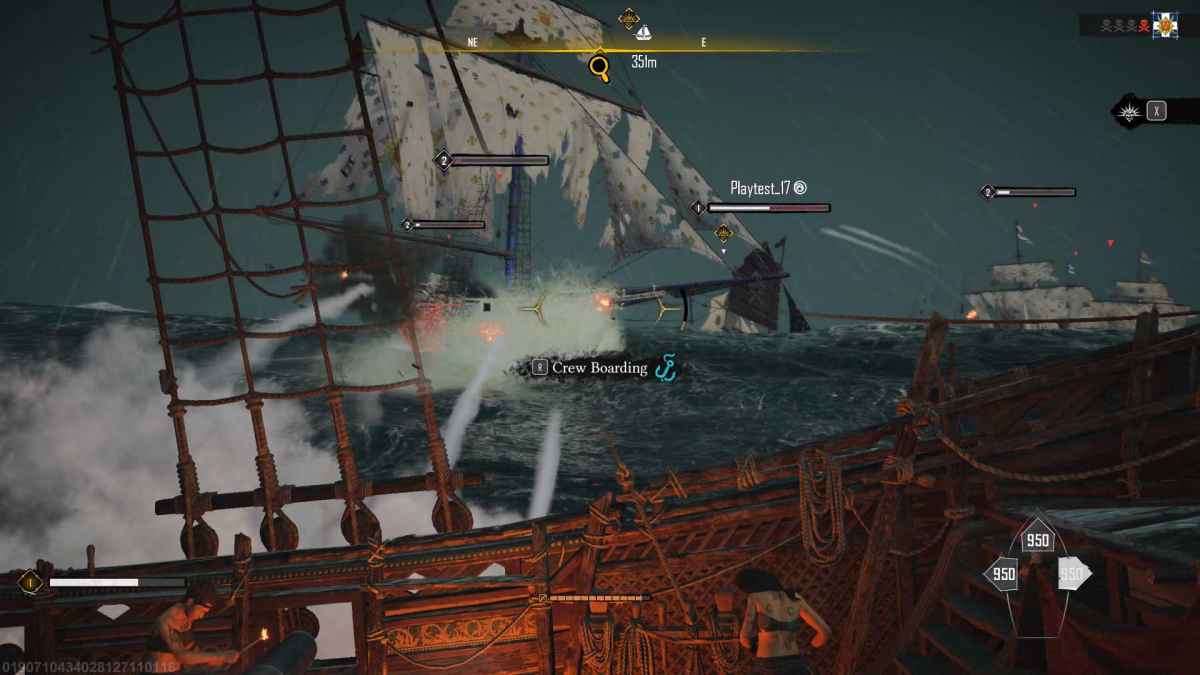Select the white ship icon on the compass
1200x675 pixels.
click(644, 32)
